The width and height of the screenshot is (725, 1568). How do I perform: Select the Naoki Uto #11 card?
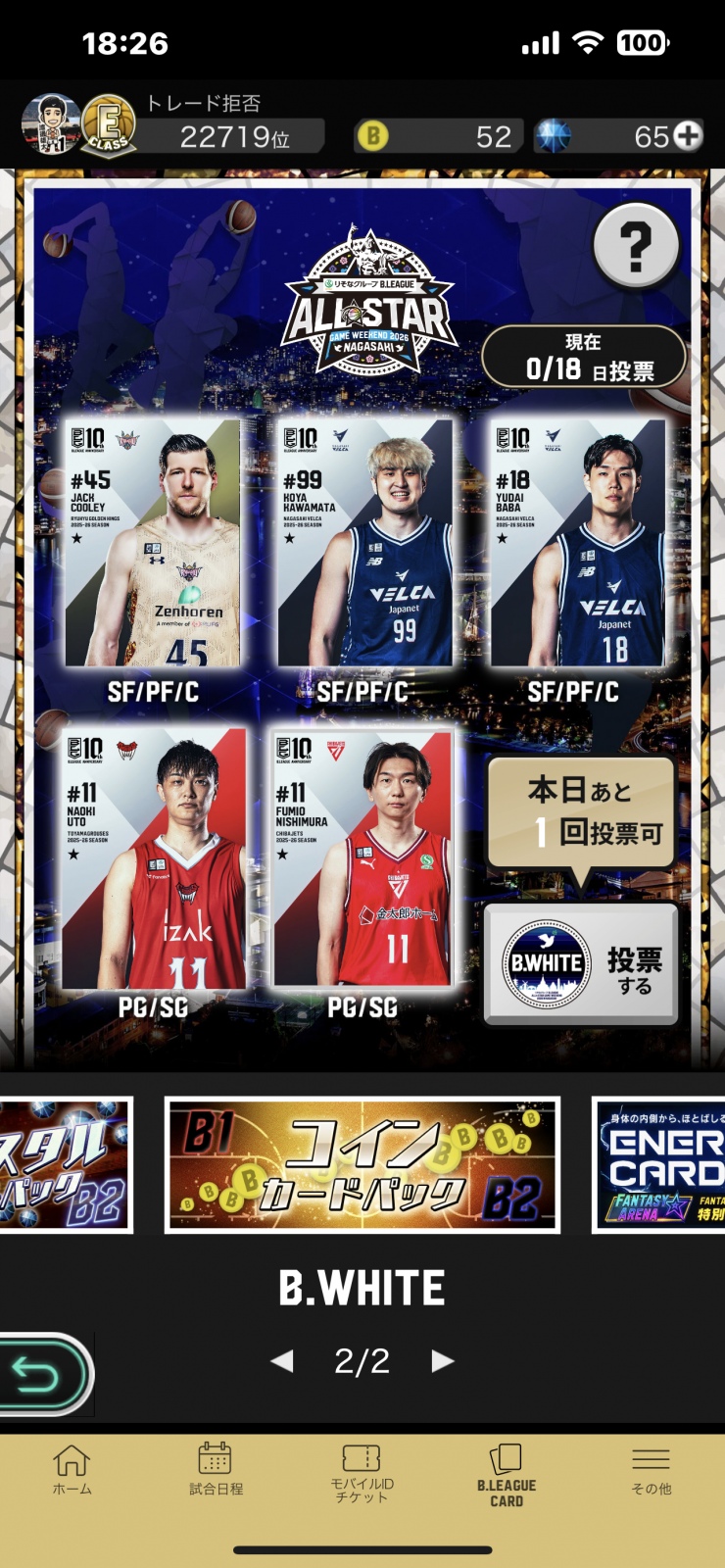point(153,859)
